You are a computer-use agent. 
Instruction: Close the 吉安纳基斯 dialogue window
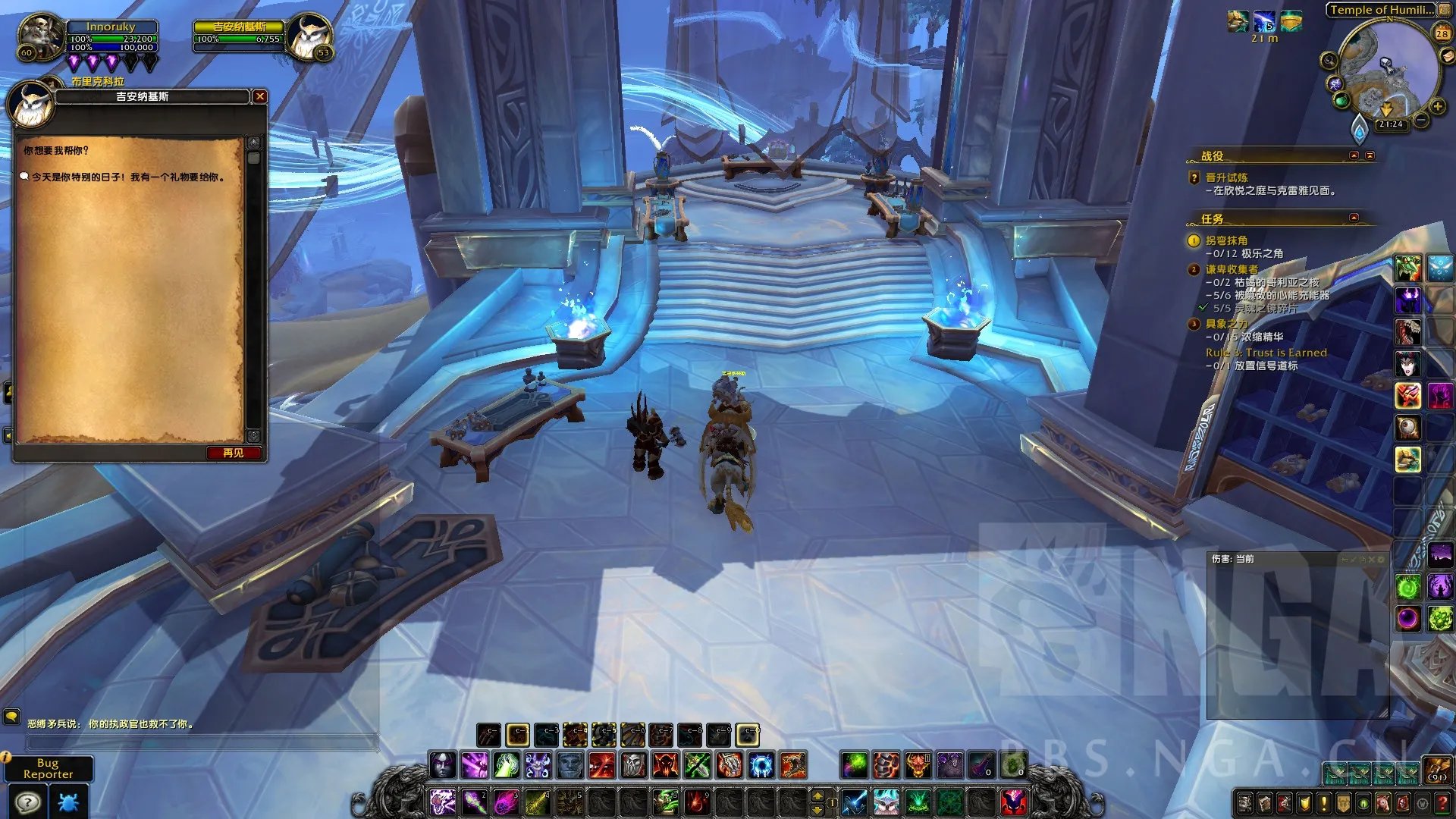(260, 96)
